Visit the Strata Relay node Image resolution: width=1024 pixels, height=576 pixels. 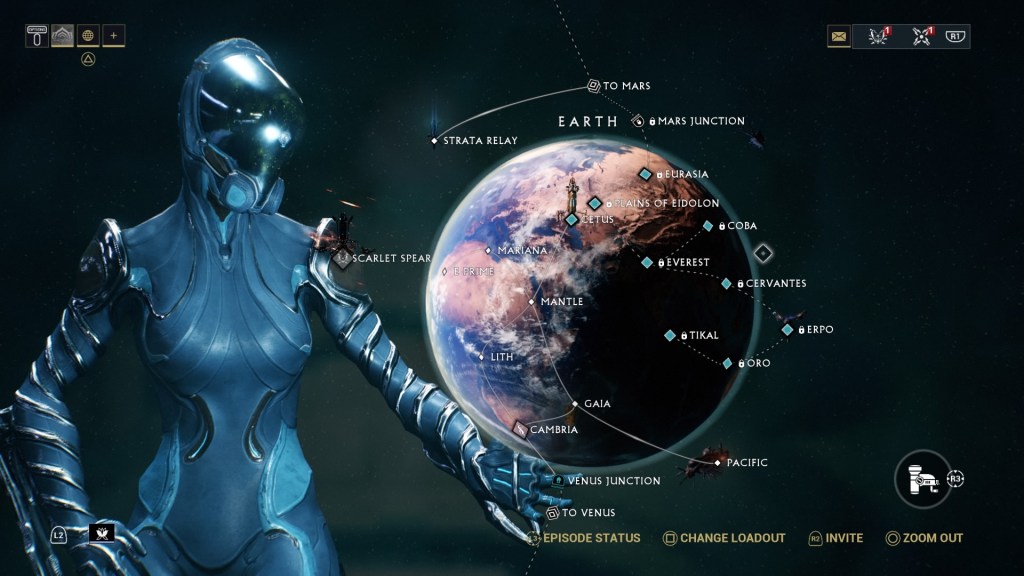point(434,141)
